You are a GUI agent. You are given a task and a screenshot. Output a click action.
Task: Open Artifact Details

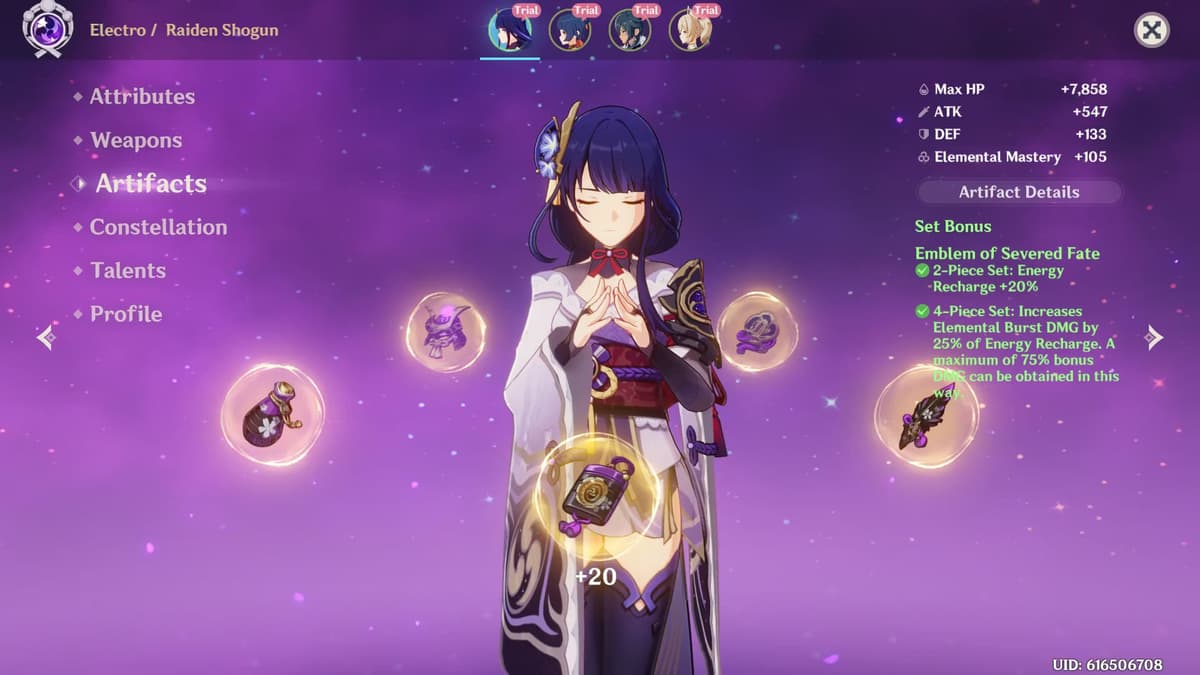(1018, 192)
